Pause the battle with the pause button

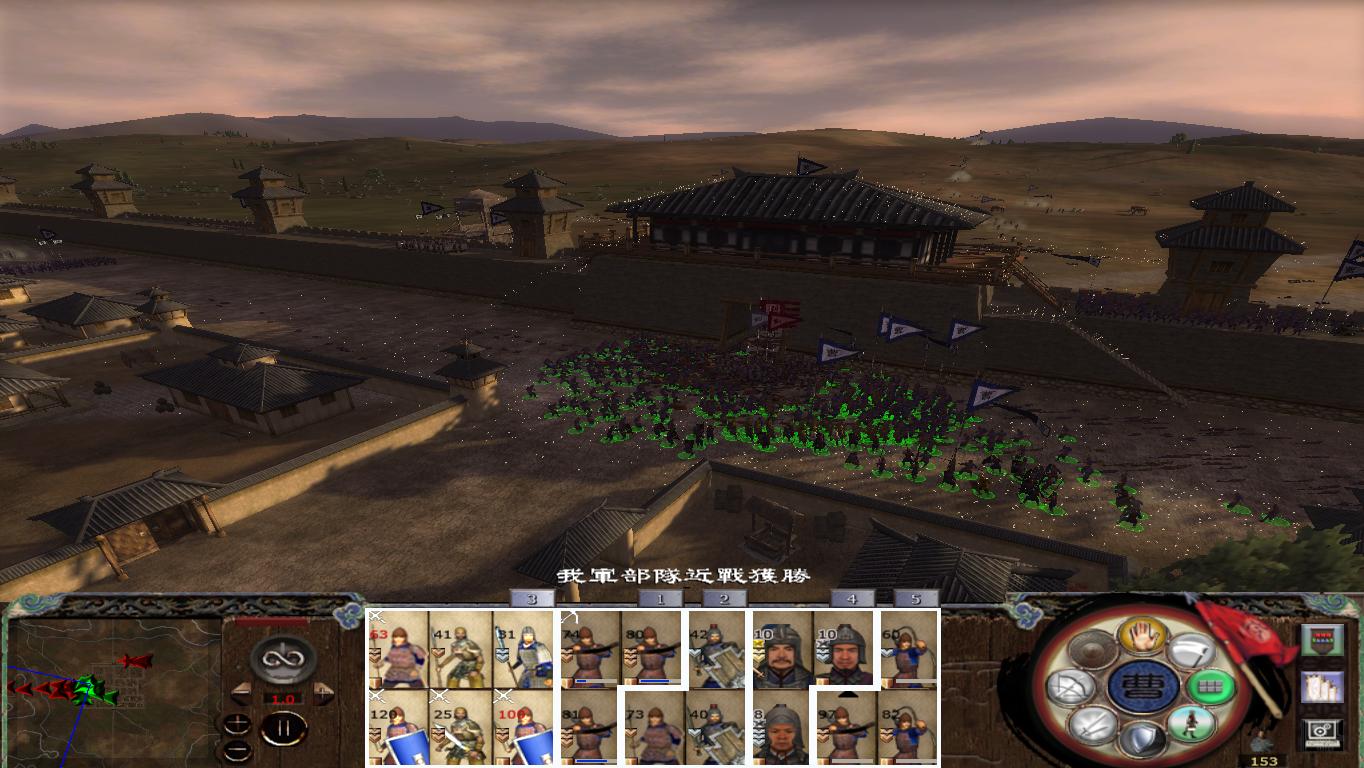tap(285, 727)
